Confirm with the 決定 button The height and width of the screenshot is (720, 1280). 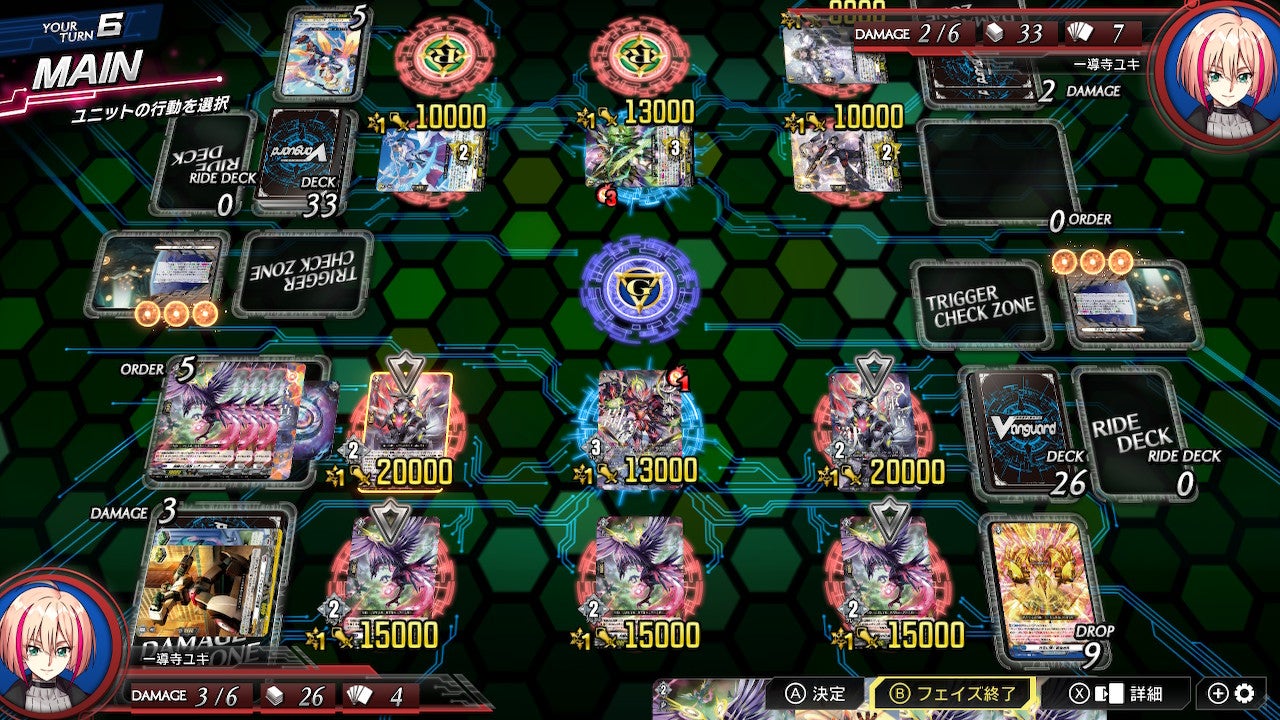point(817,693)
